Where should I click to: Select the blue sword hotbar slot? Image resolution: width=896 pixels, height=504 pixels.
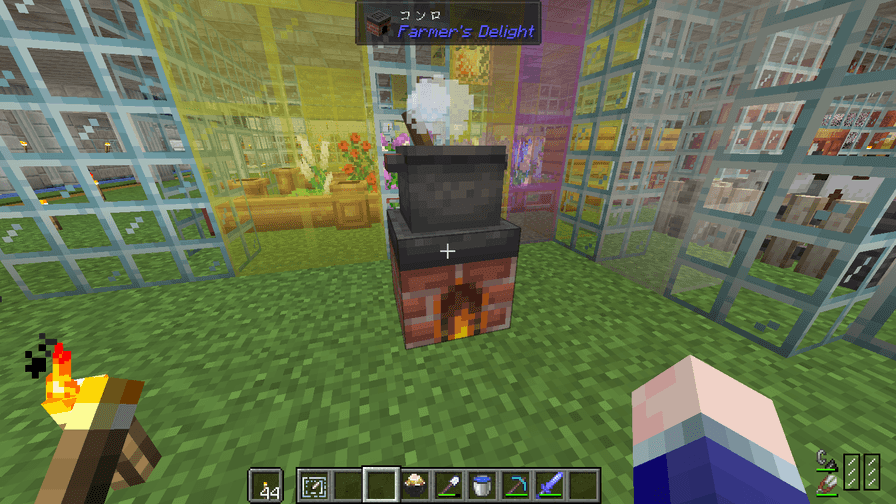pyautogui.click(x=551, y=485)
